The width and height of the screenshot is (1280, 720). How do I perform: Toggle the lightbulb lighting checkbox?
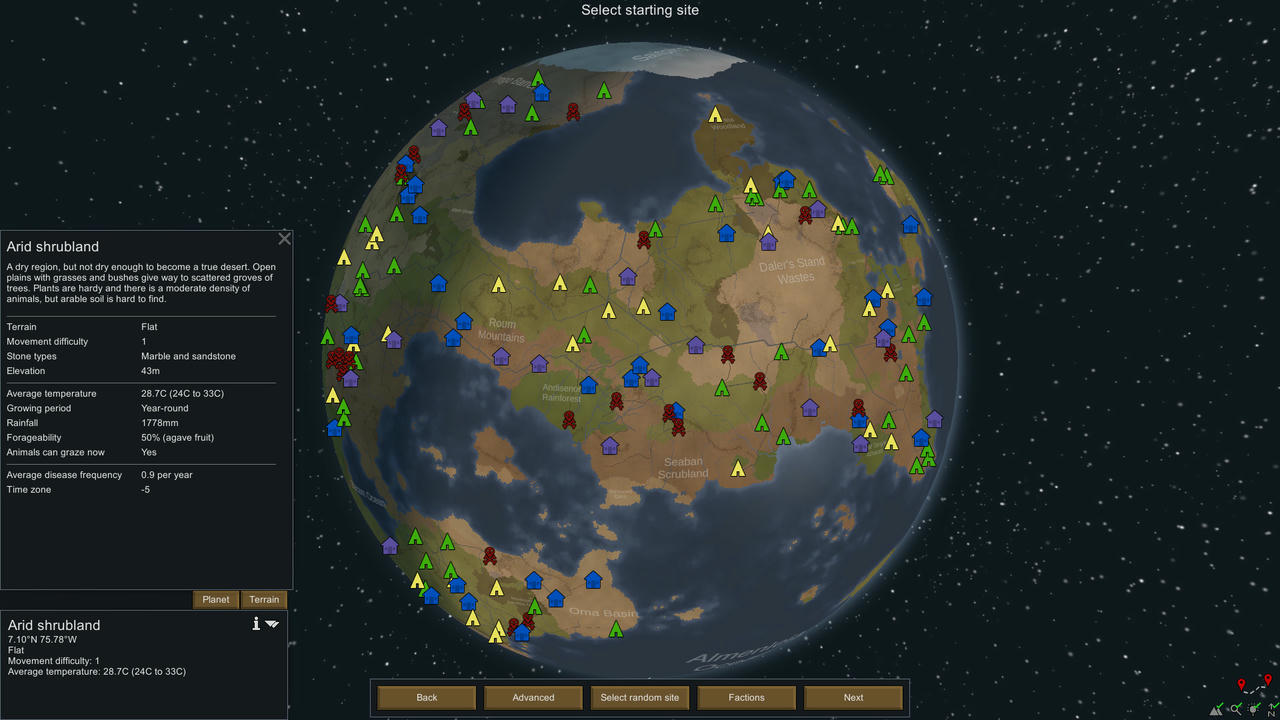tap(1253, 708)
